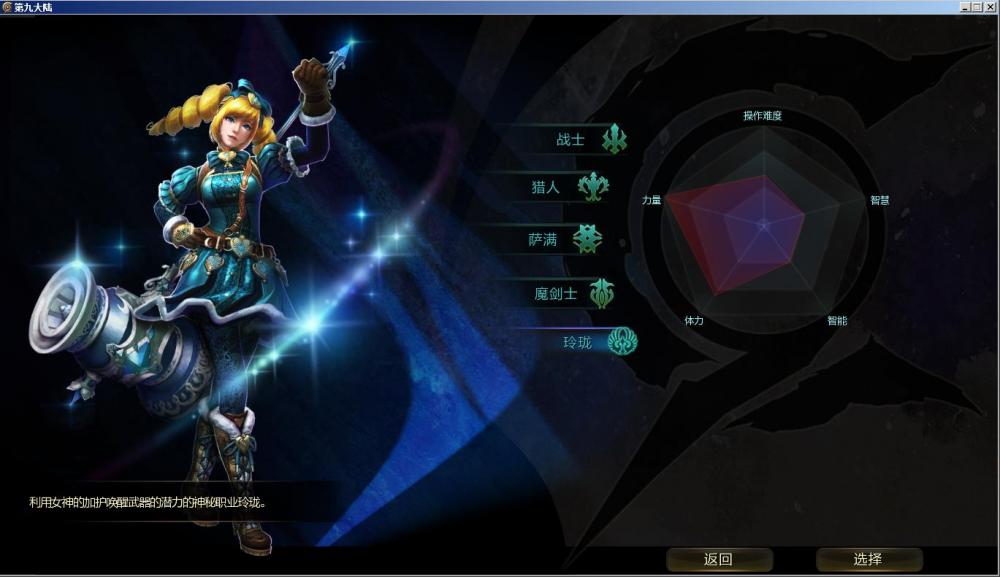Choose the 猎人 hunter class
The height and width of the screenshot is (577, 1000).
pyautogui.click(x=547, y=187)
